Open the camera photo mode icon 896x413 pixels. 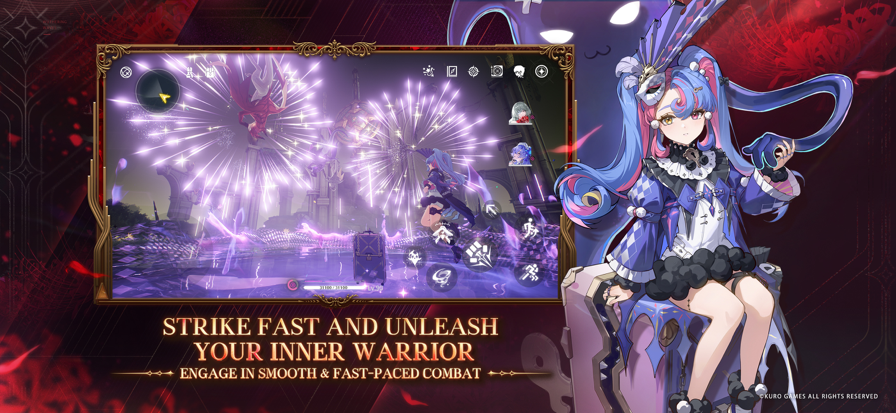pos(496,71)
